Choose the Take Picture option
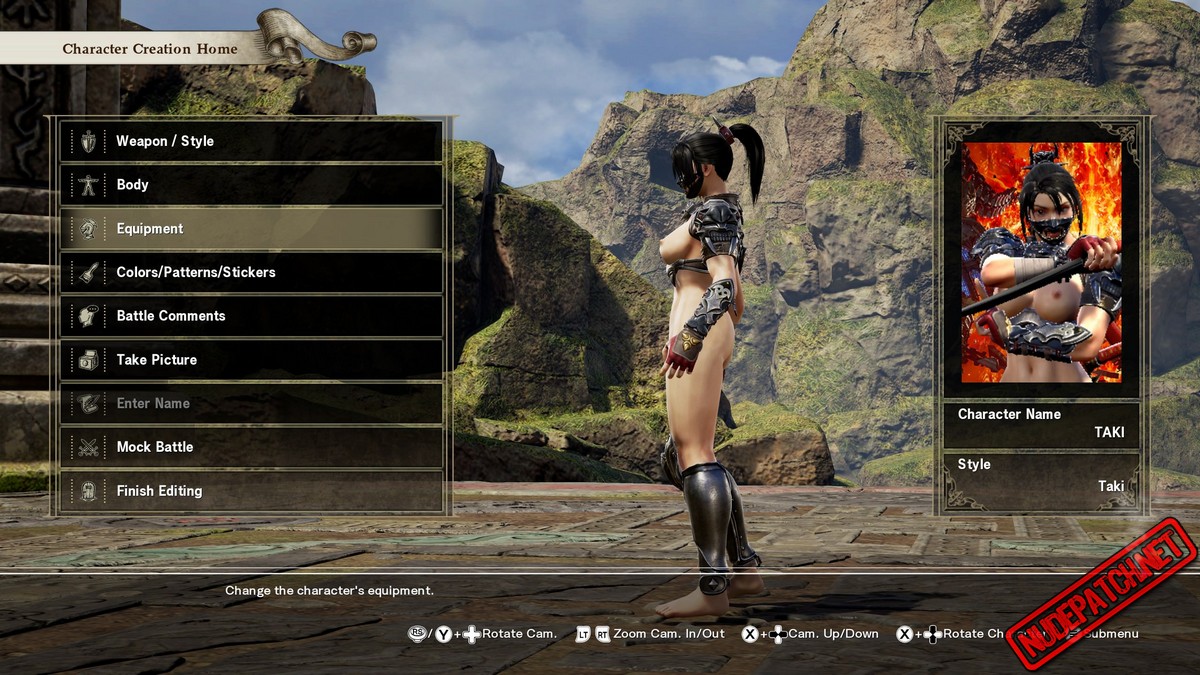 coord(251,360)
